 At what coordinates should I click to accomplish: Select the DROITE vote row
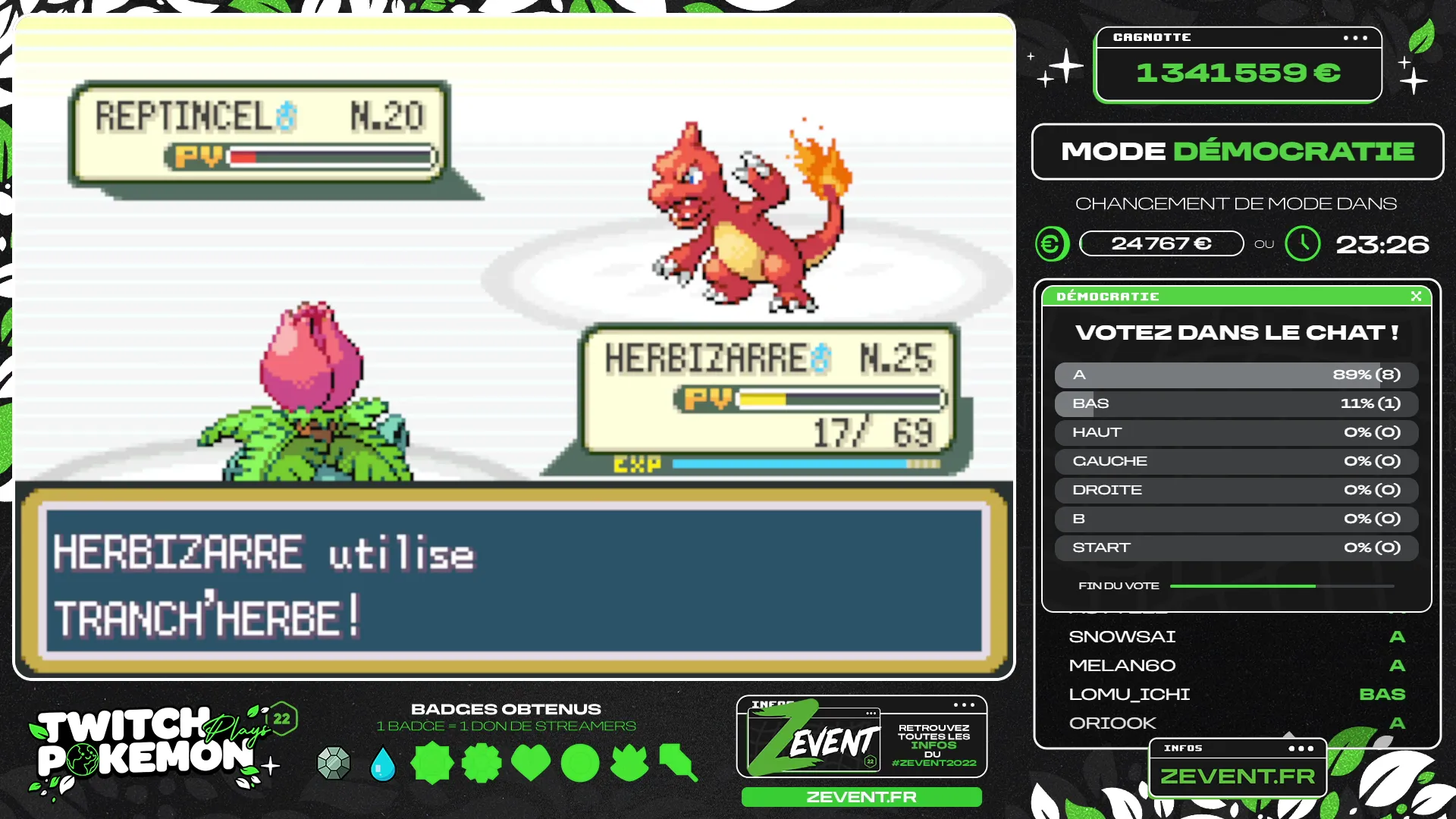[1236, 490]
